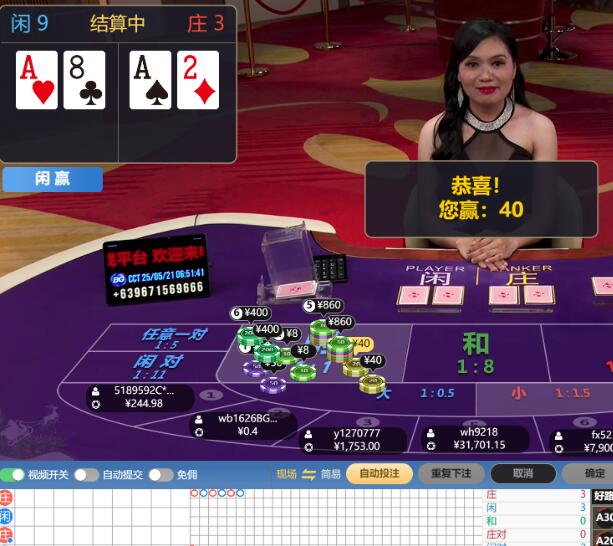Open the 好路 good road panel
This screenshot has width=613, height=546.
pyautogui.click(x=602, y=495)
